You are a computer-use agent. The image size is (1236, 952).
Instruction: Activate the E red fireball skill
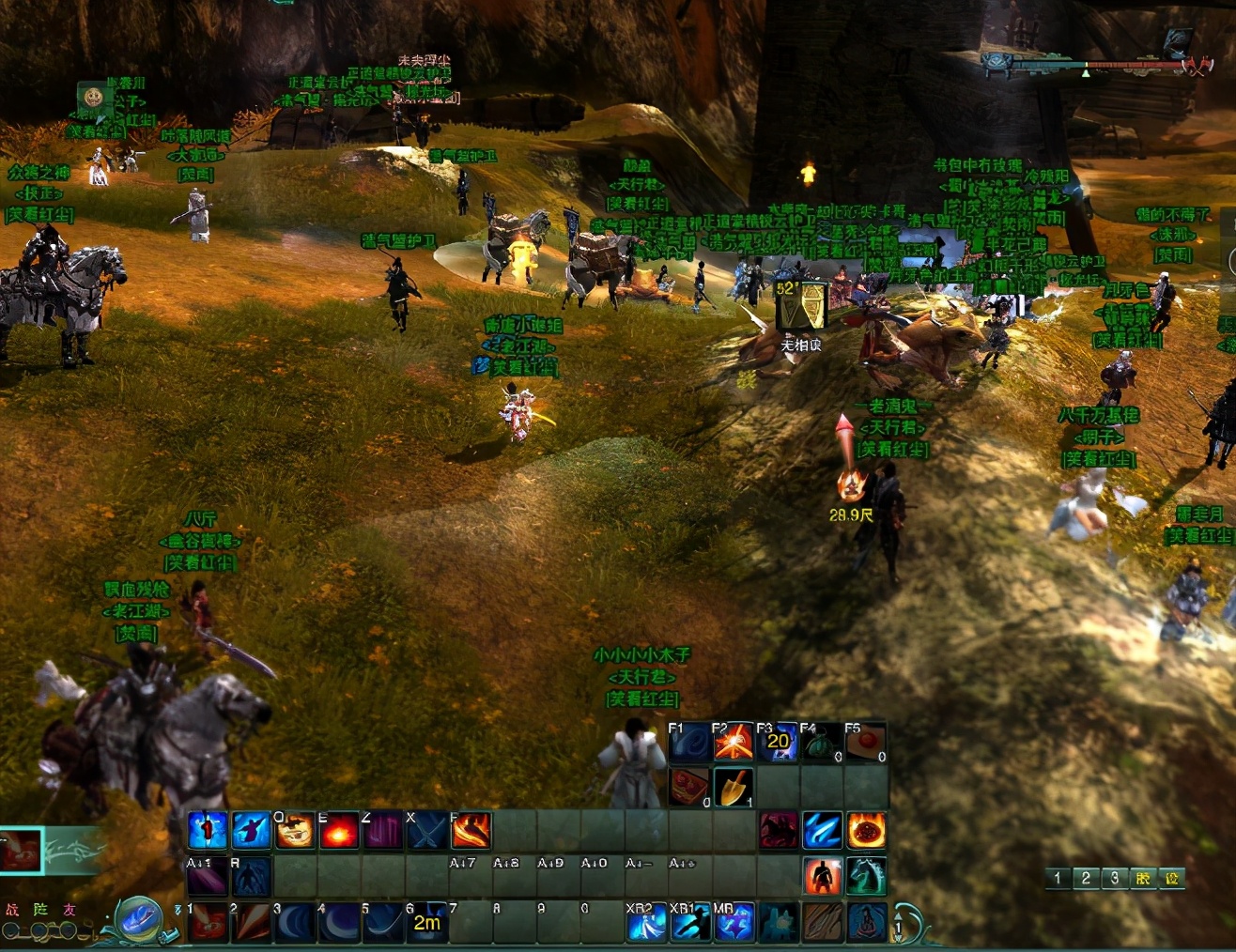point(339,831)
